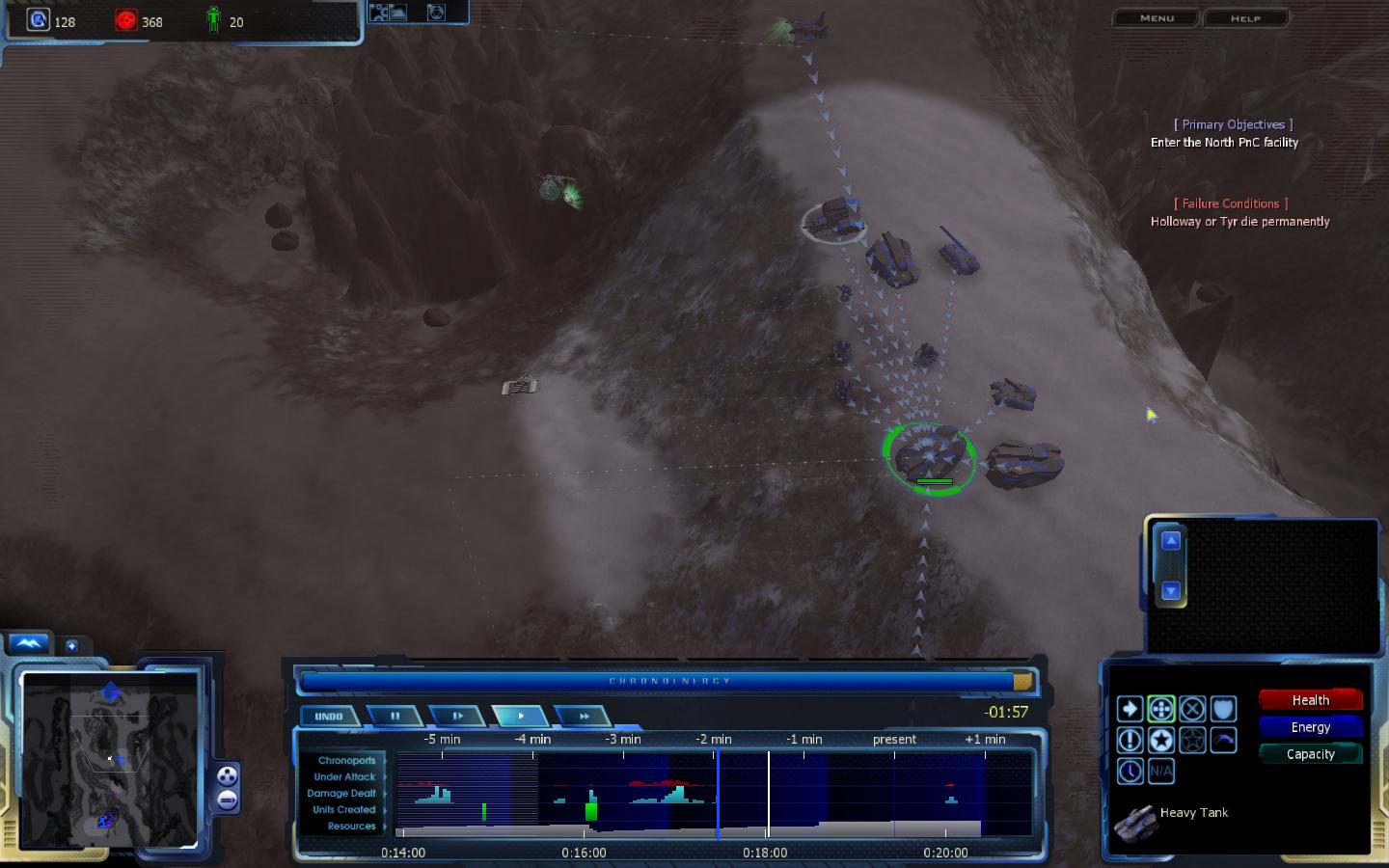Screen dimensions: 1389x868
Task: Switch to fast-forward playback speed
Action: (584, 717)
